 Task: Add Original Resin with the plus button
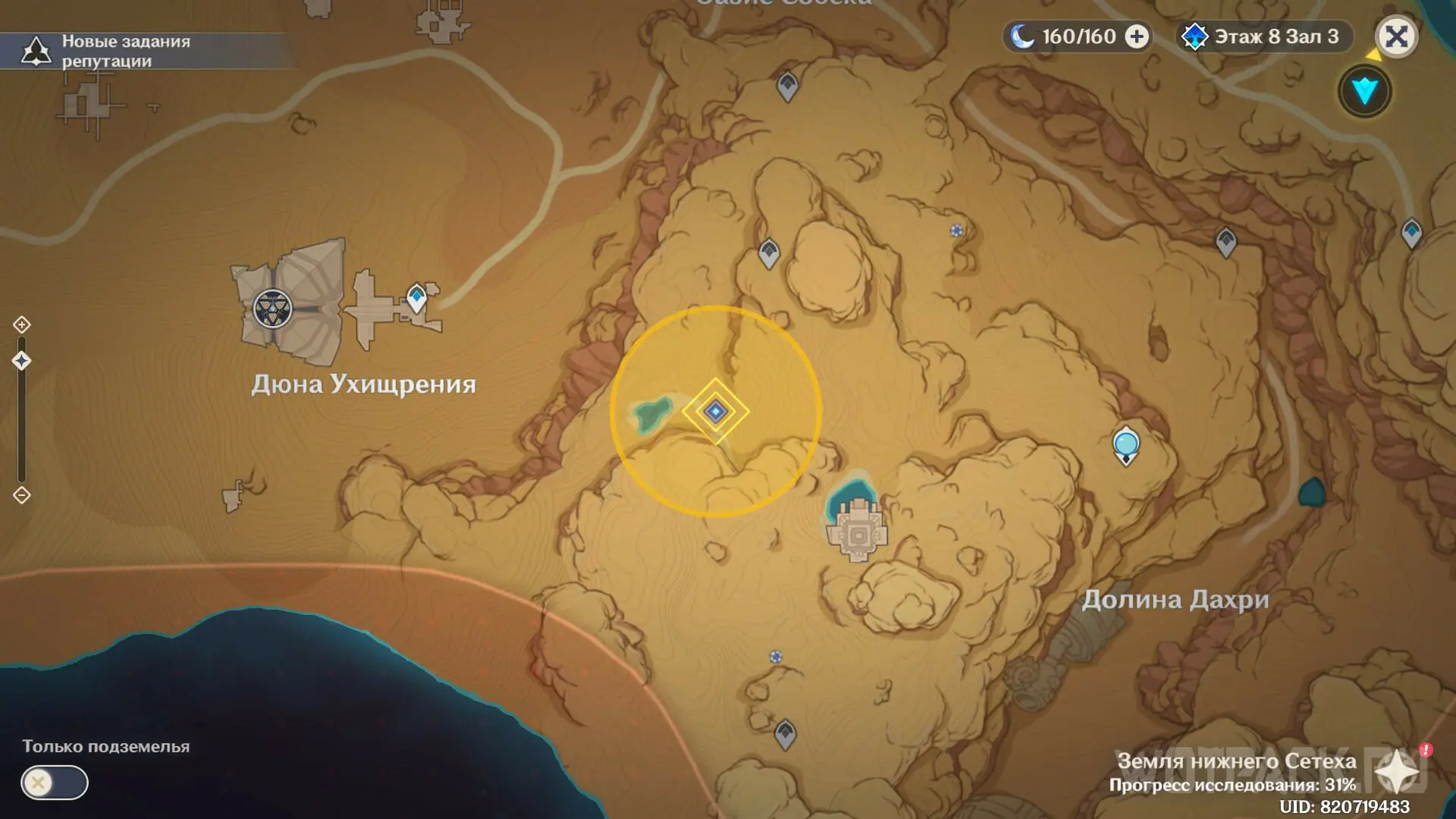(x=1136, y=36)
